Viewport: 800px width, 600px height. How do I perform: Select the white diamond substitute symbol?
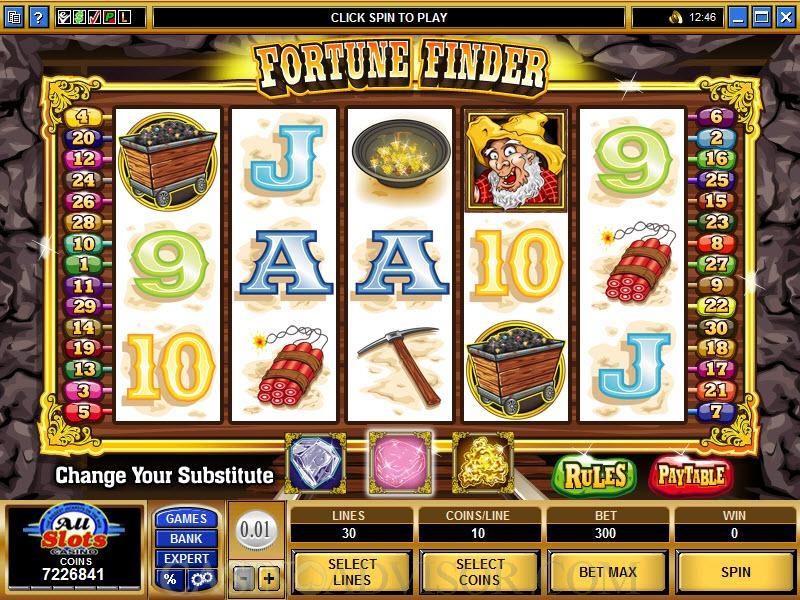(315, 462)
